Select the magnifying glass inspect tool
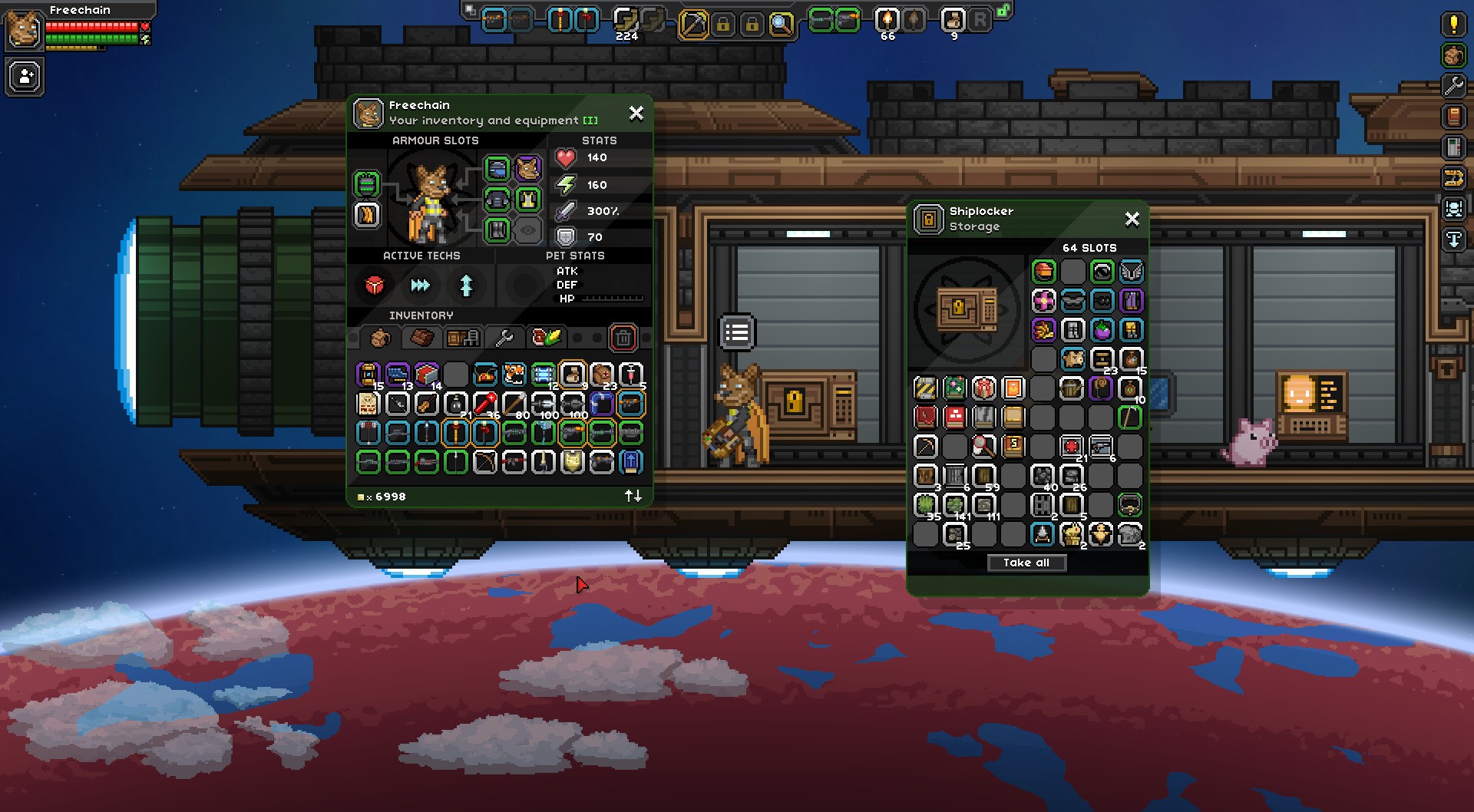This screenshot has height=812, width=1474. [781, 22]
